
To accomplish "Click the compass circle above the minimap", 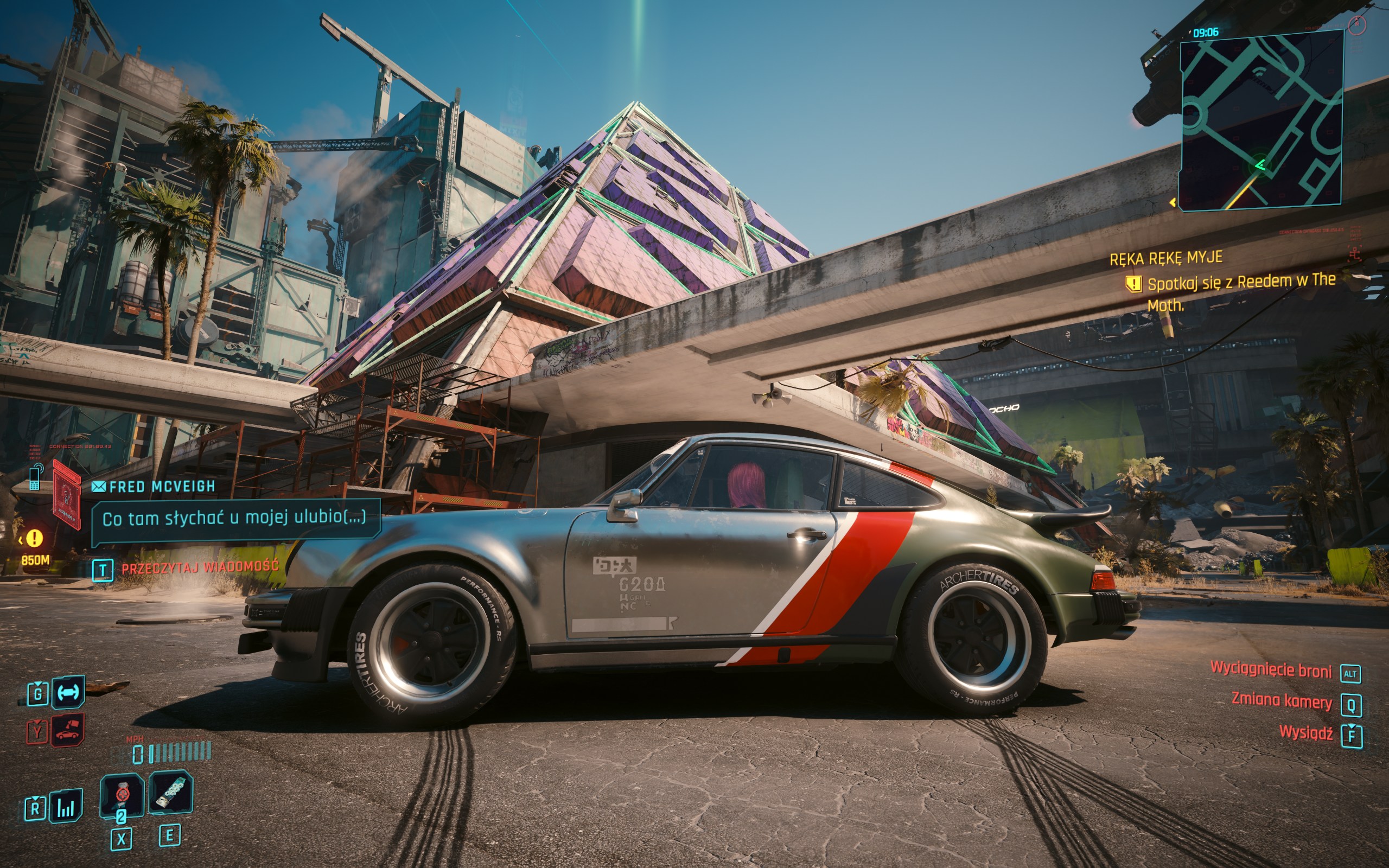I will point(1357,25).
